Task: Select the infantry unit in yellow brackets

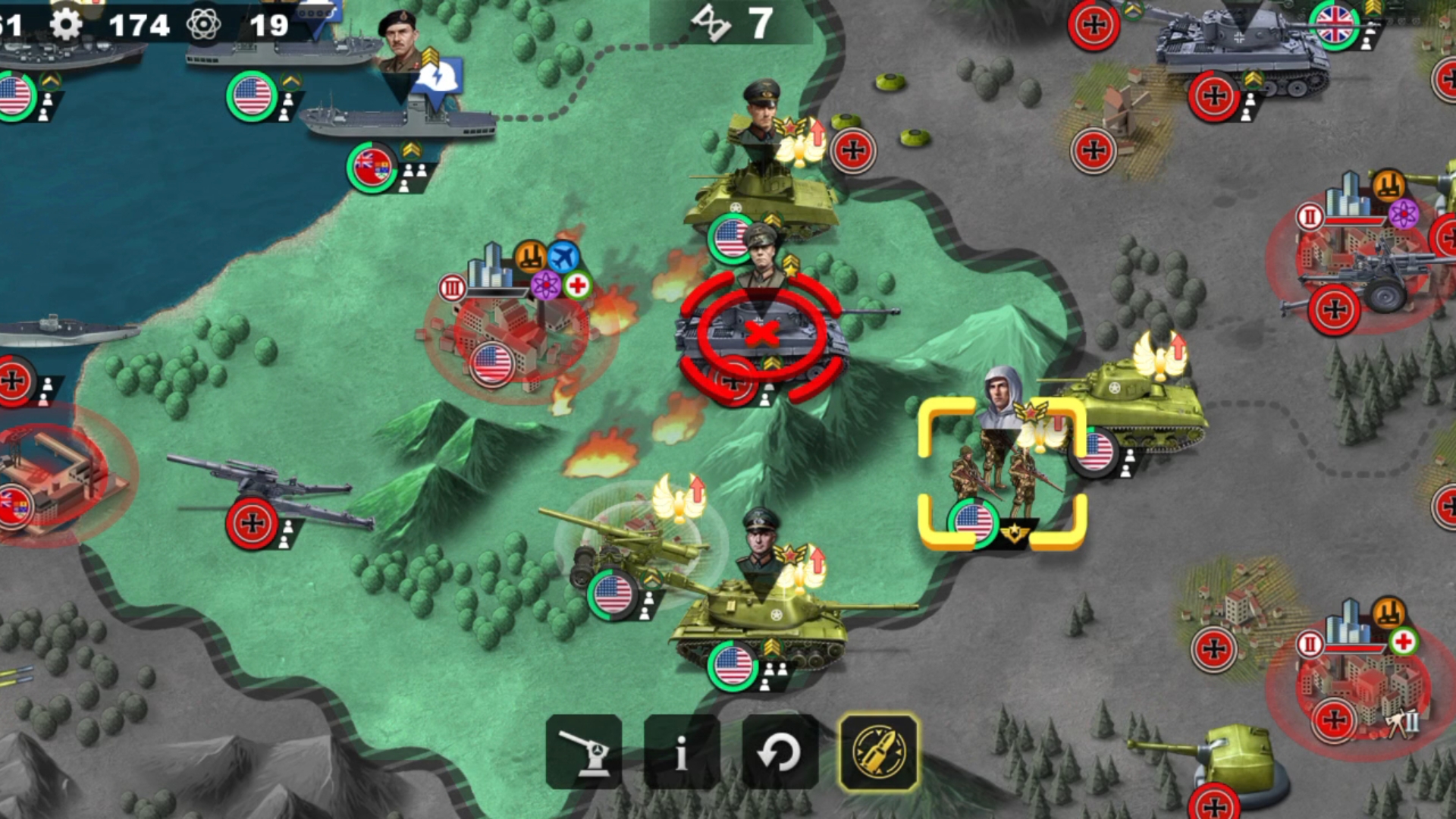Action: coord(1001,474)
